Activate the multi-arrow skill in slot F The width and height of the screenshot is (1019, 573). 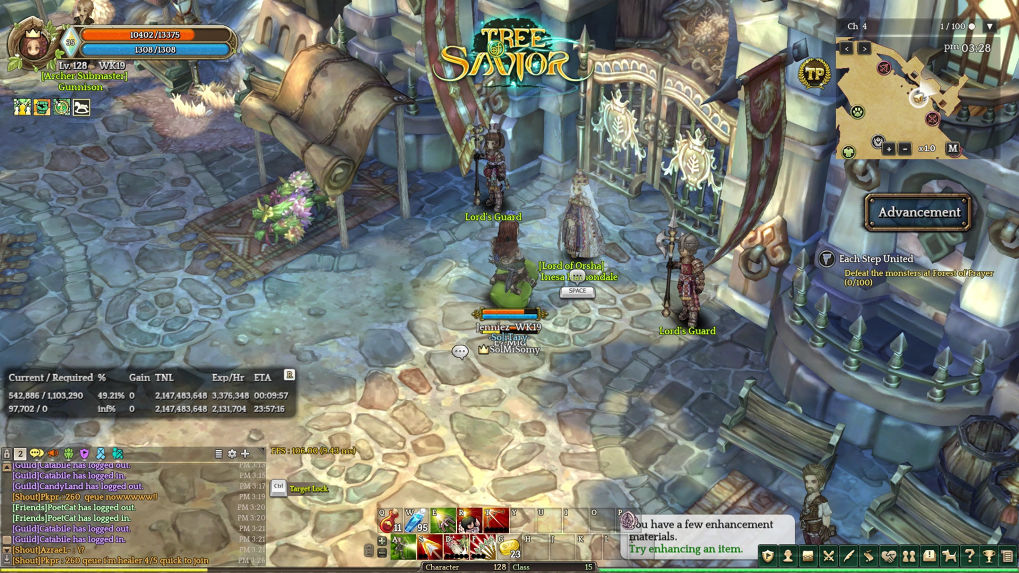482,547
